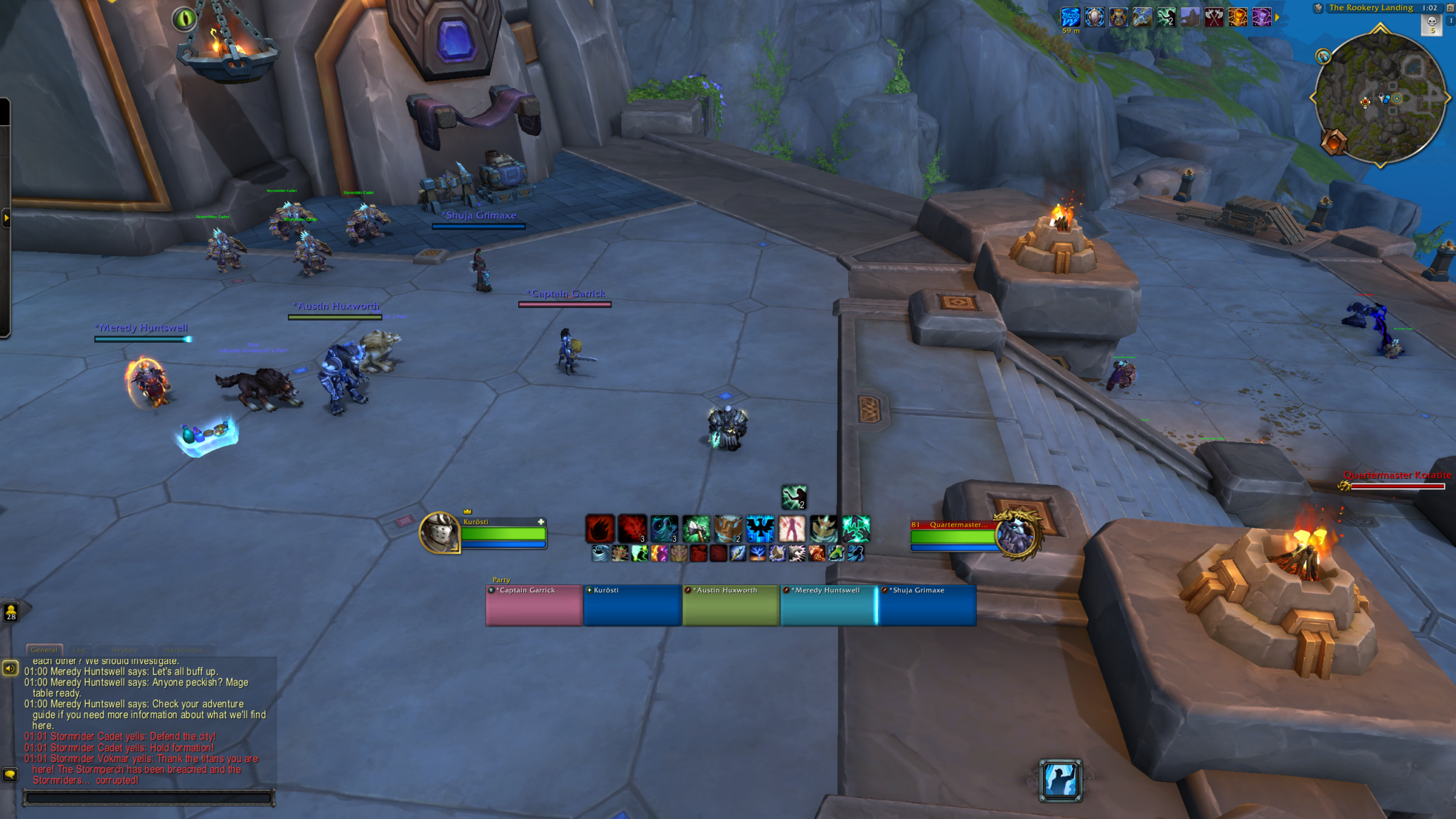Image resolution: width=1456 pixels, height=819 pixels.
Task: Open the calendar button beside the zone name
Action: click(x=1450, y=8)
